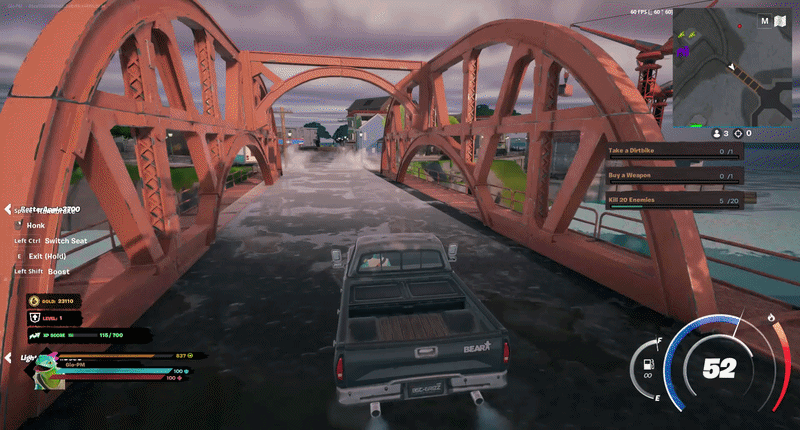This screenshot has height=430, width=800.
Task: Click the map icon beside the M key
Action: coord(781,20)
